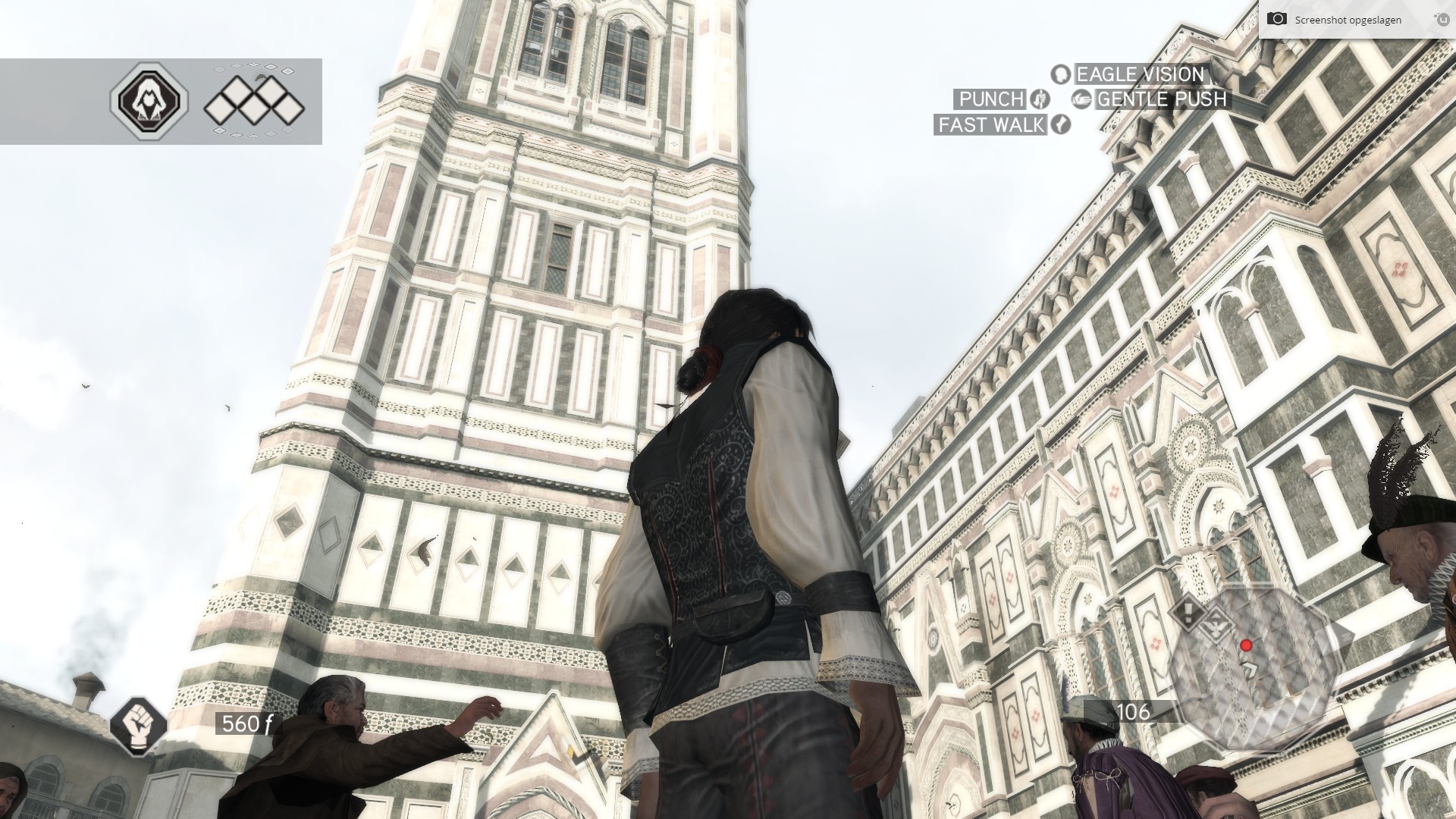
Task: Select the fist weapon icon
Action: click(138, 725)
